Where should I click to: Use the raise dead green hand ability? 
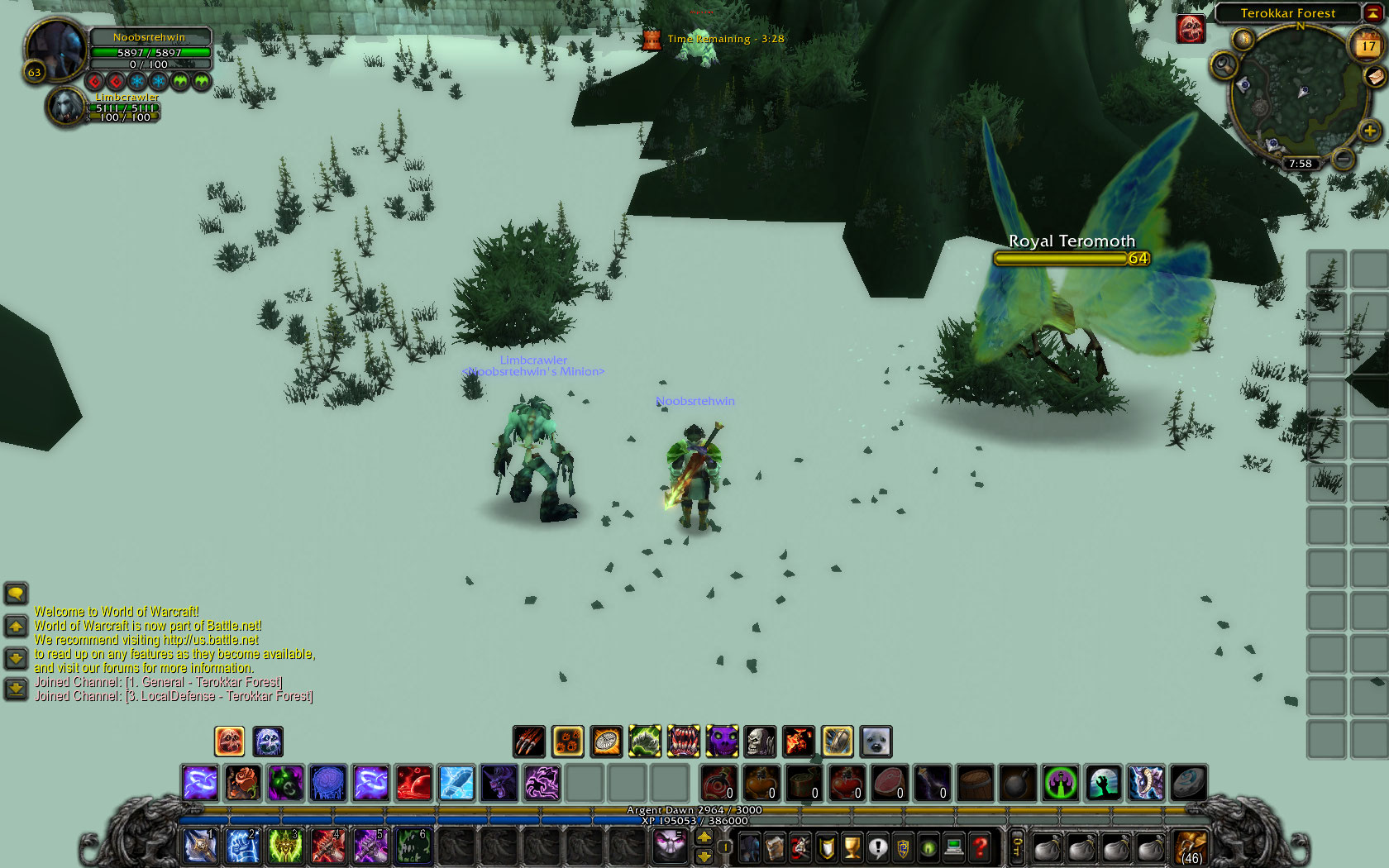pos(1104,783)
